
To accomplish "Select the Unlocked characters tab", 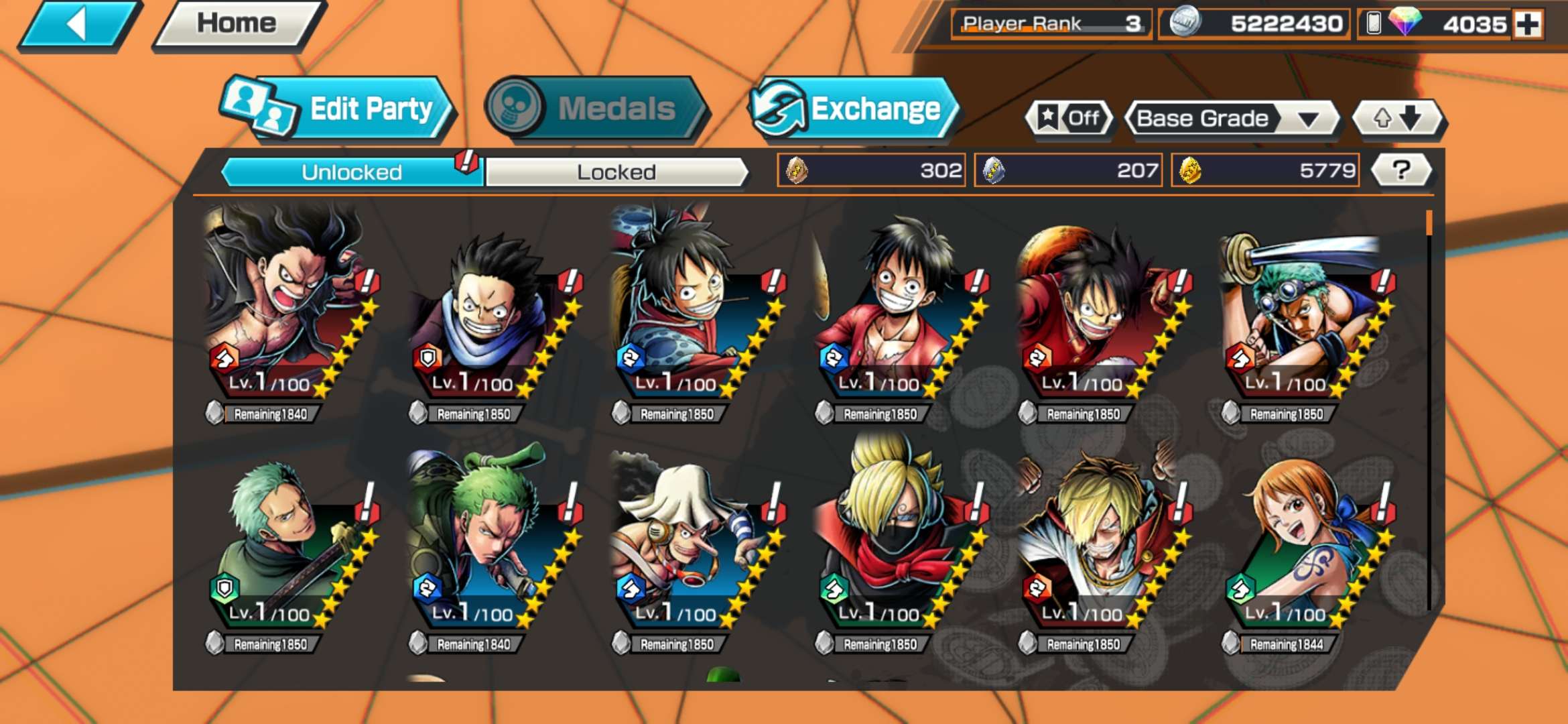I will (x=352, y=172).
